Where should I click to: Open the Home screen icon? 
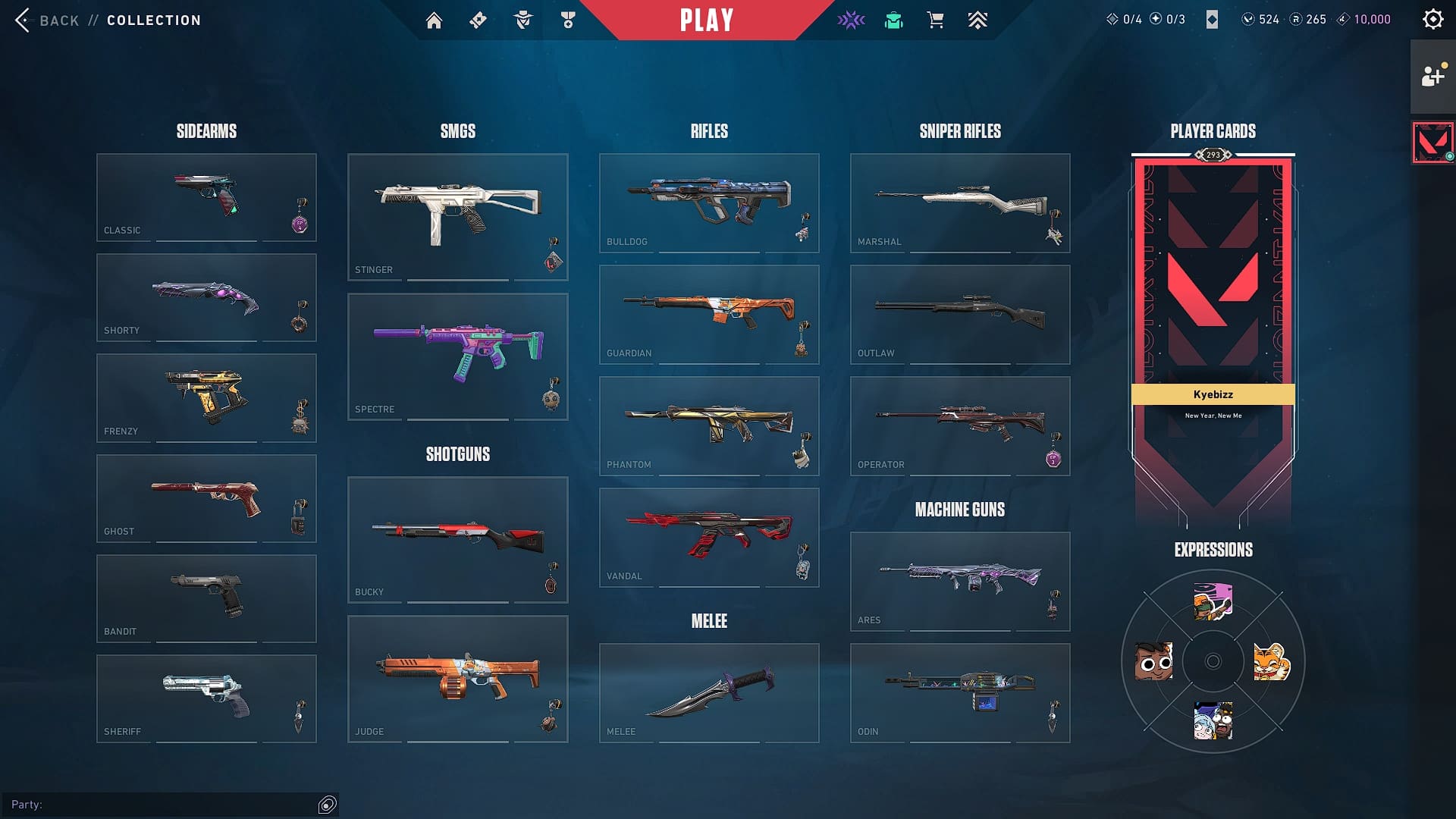pyautogui.click(x=435, y=20)
